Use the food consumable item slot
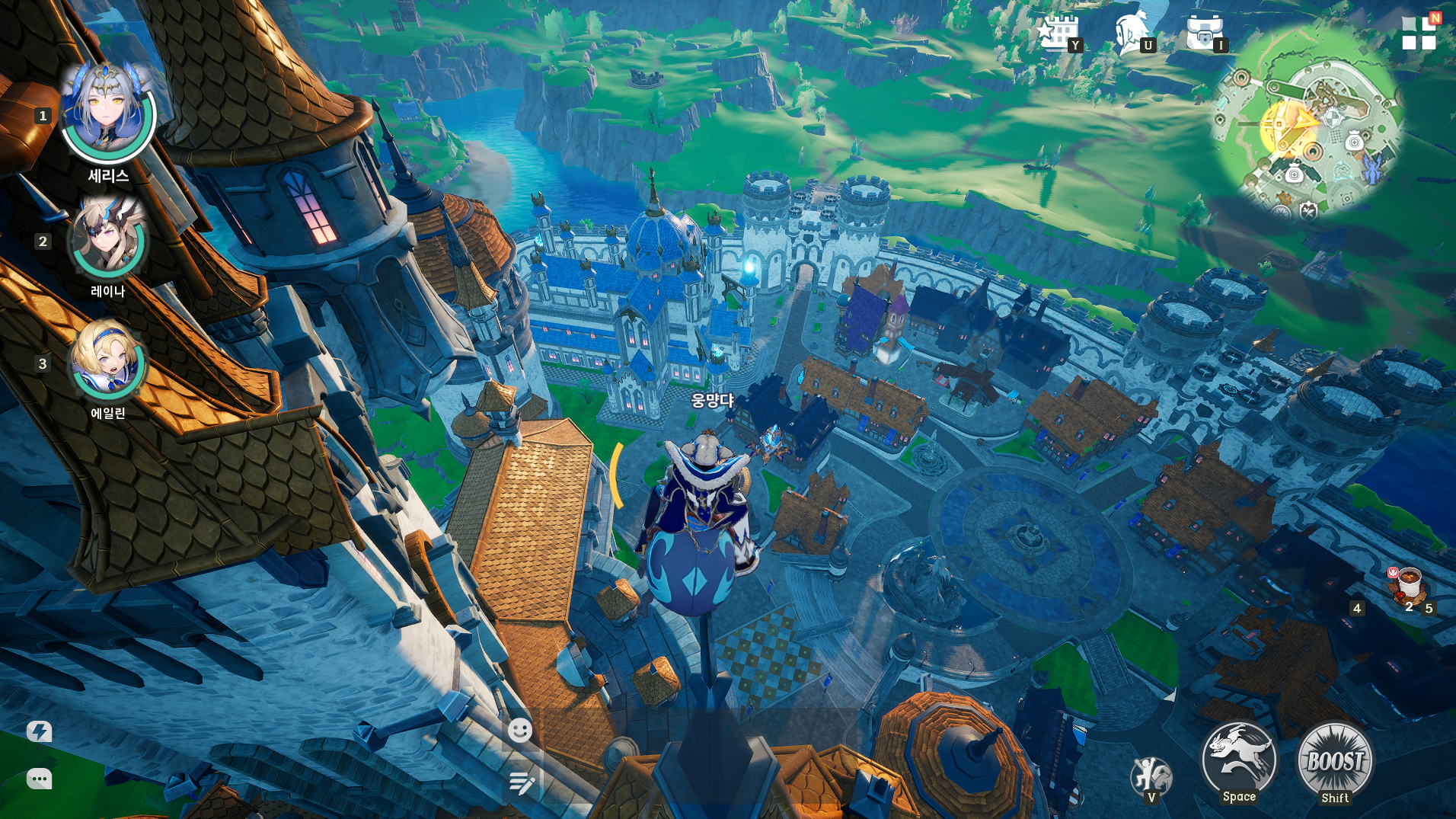Screen dimensions: 1456x819 coord(1408,587)
